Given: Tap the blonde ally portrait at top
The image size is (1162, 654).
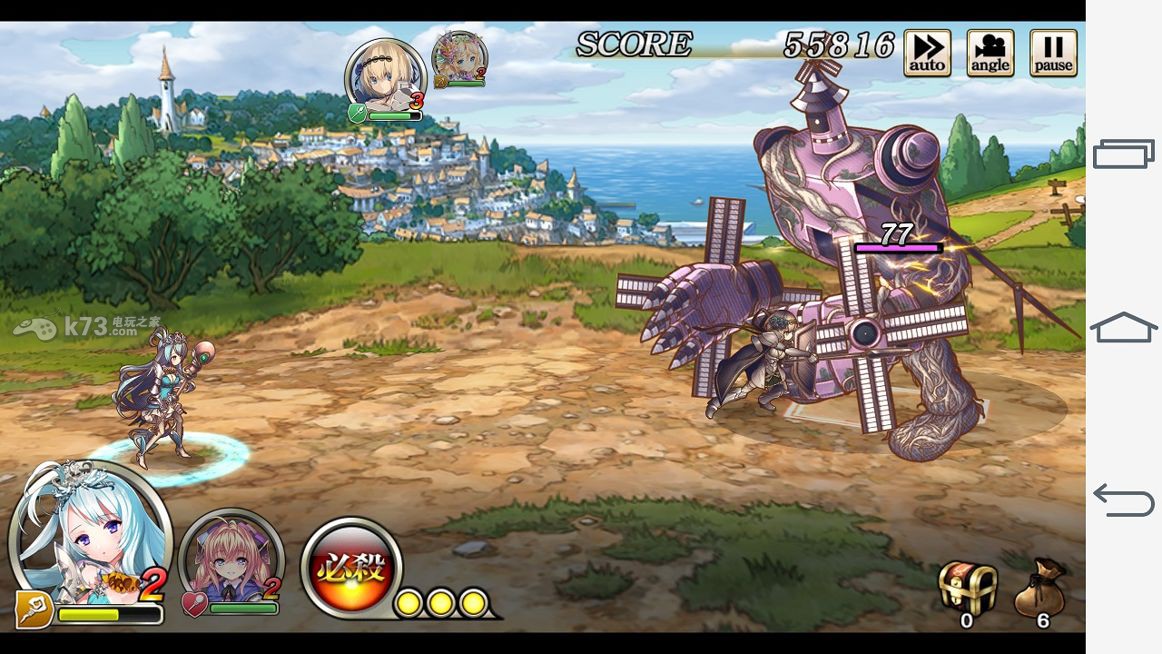Looking at the screenshot, I should [384, 78].
